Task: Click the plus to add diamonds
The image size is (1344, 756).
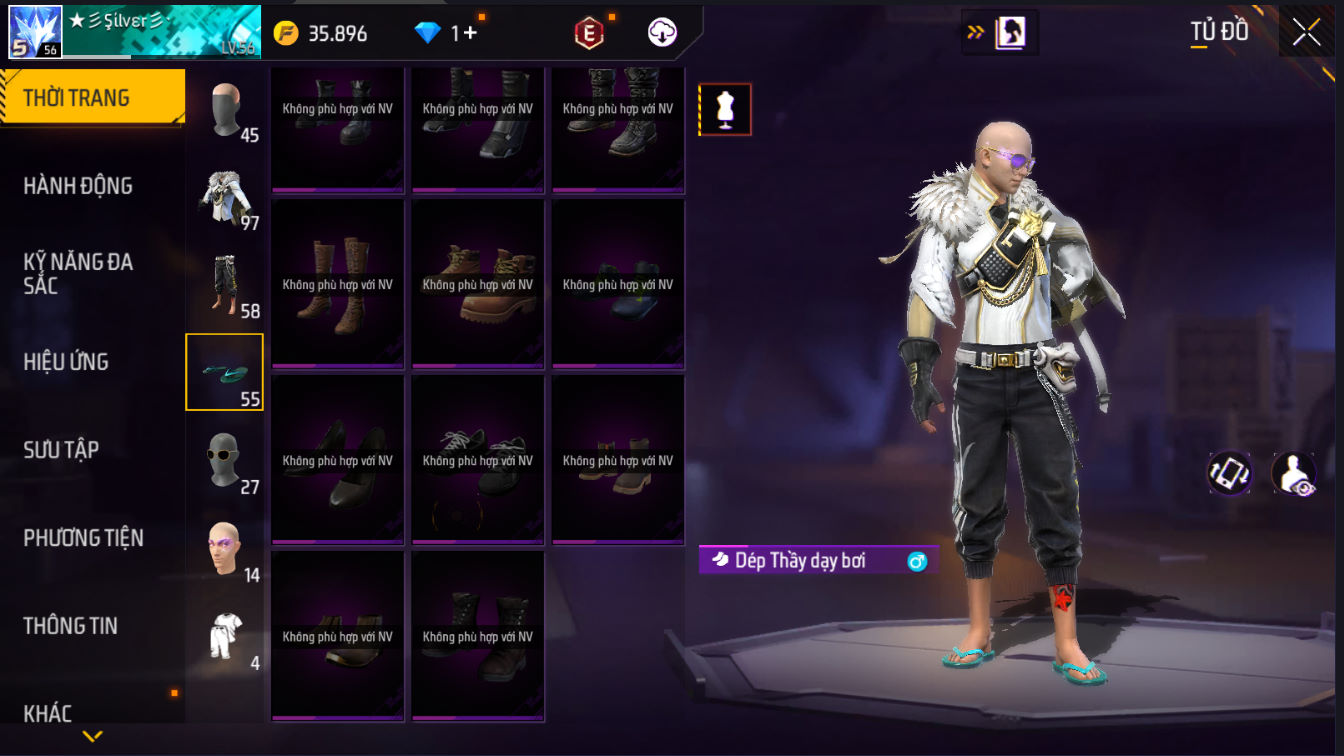Action: pos(470,33)
